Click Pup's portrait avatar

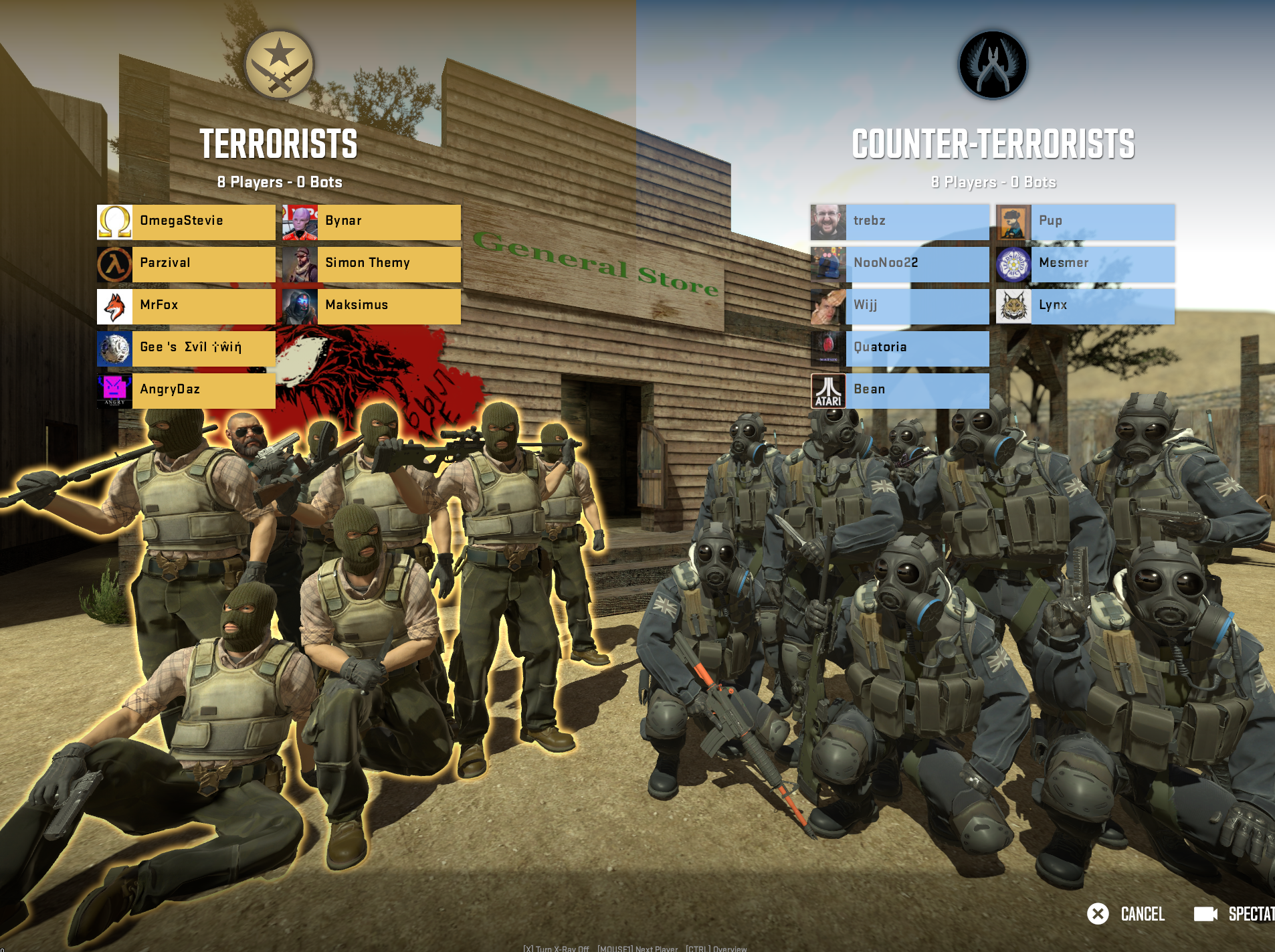(1014, 221)
